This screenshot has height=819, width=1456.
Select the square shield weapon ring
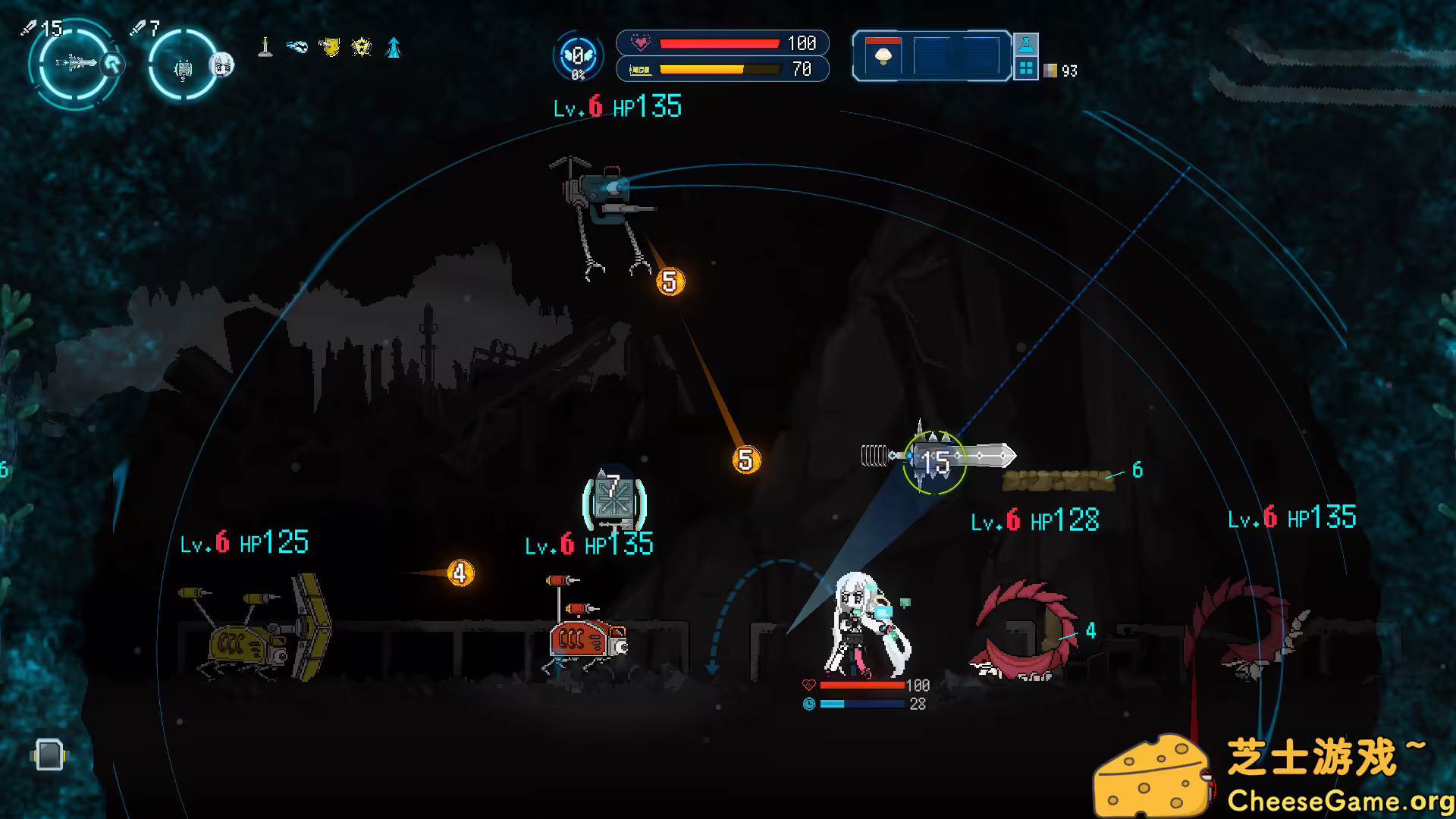183,67
